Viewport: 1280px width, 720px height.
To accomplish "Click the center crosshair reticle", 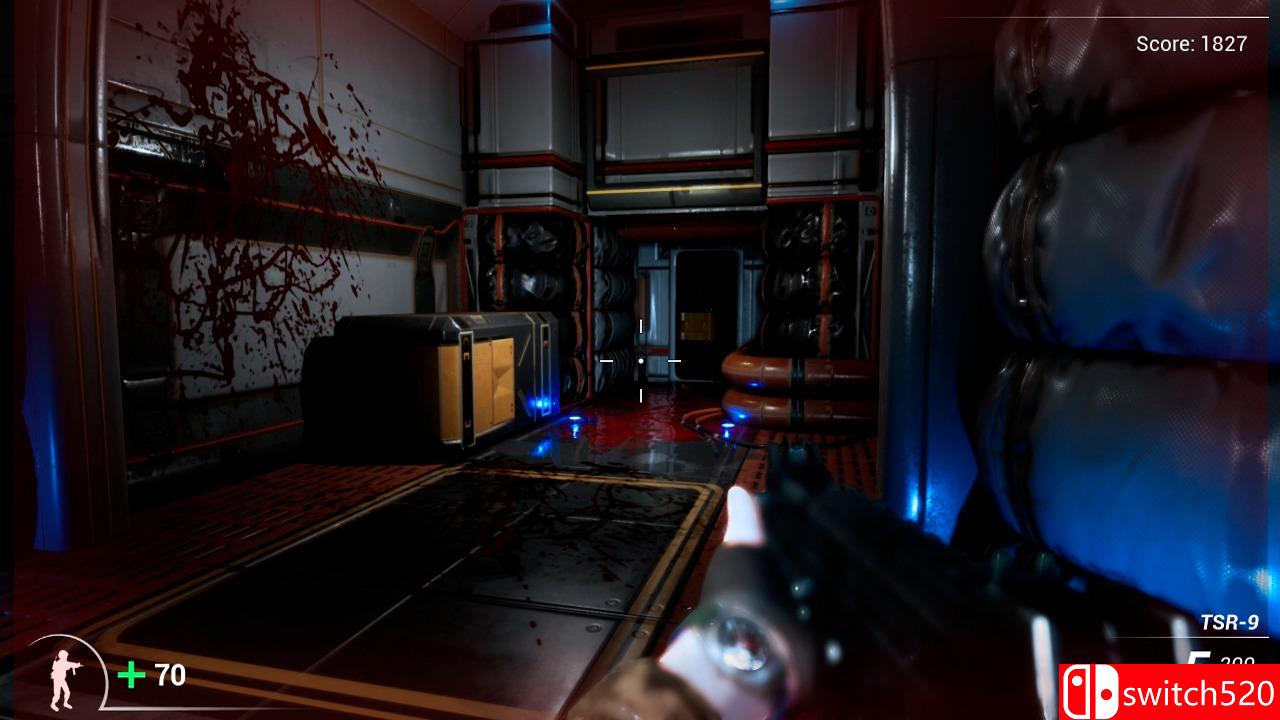I will pos(640,359).
